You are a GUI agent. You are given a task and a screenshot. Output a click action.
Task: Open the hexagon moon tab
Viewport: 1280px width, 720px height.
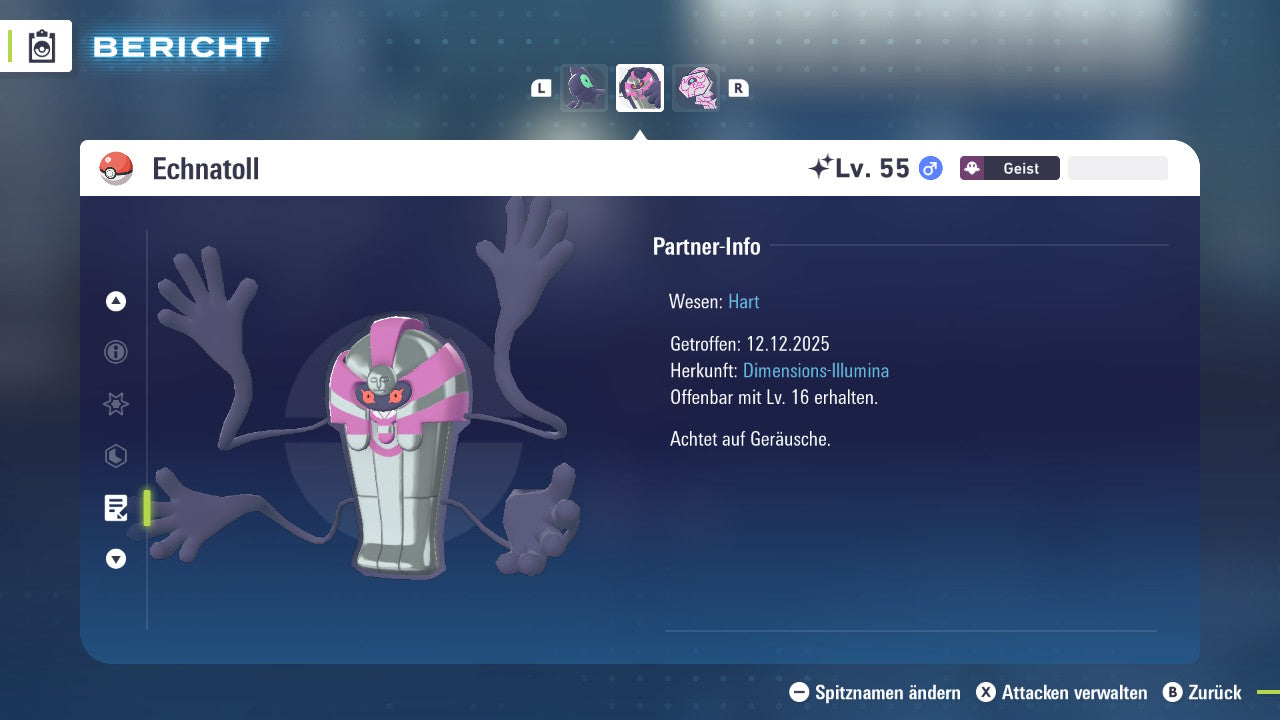tap(116, 456)
